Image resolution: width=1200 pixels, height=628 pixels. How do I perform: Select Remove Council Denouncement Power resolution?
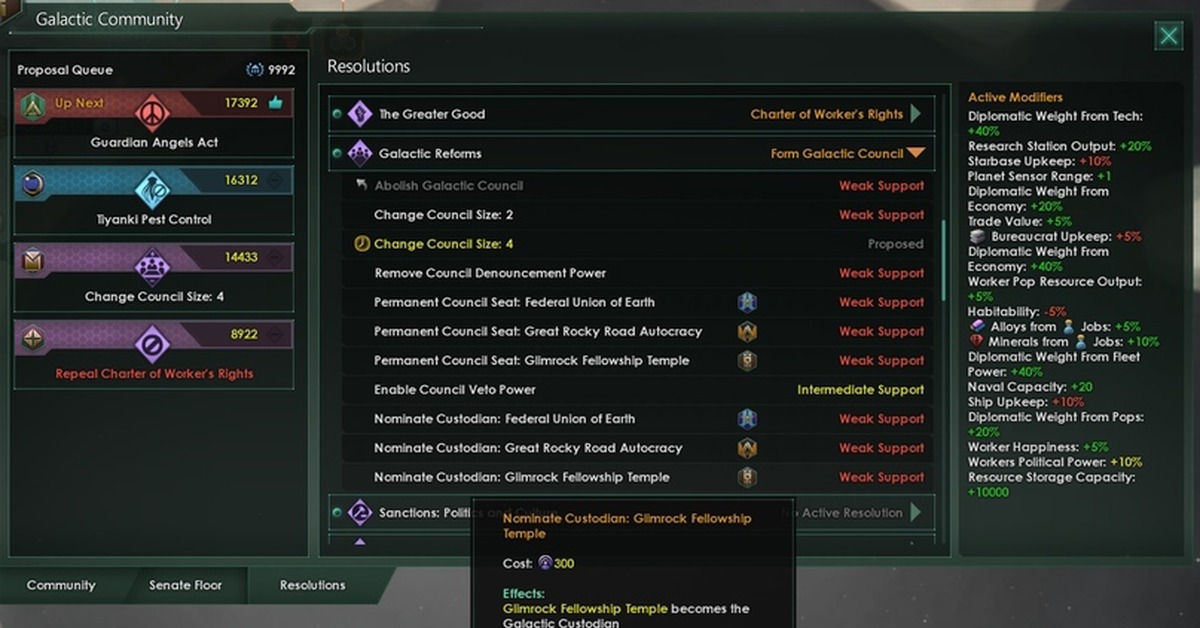[x=490, y=273]
